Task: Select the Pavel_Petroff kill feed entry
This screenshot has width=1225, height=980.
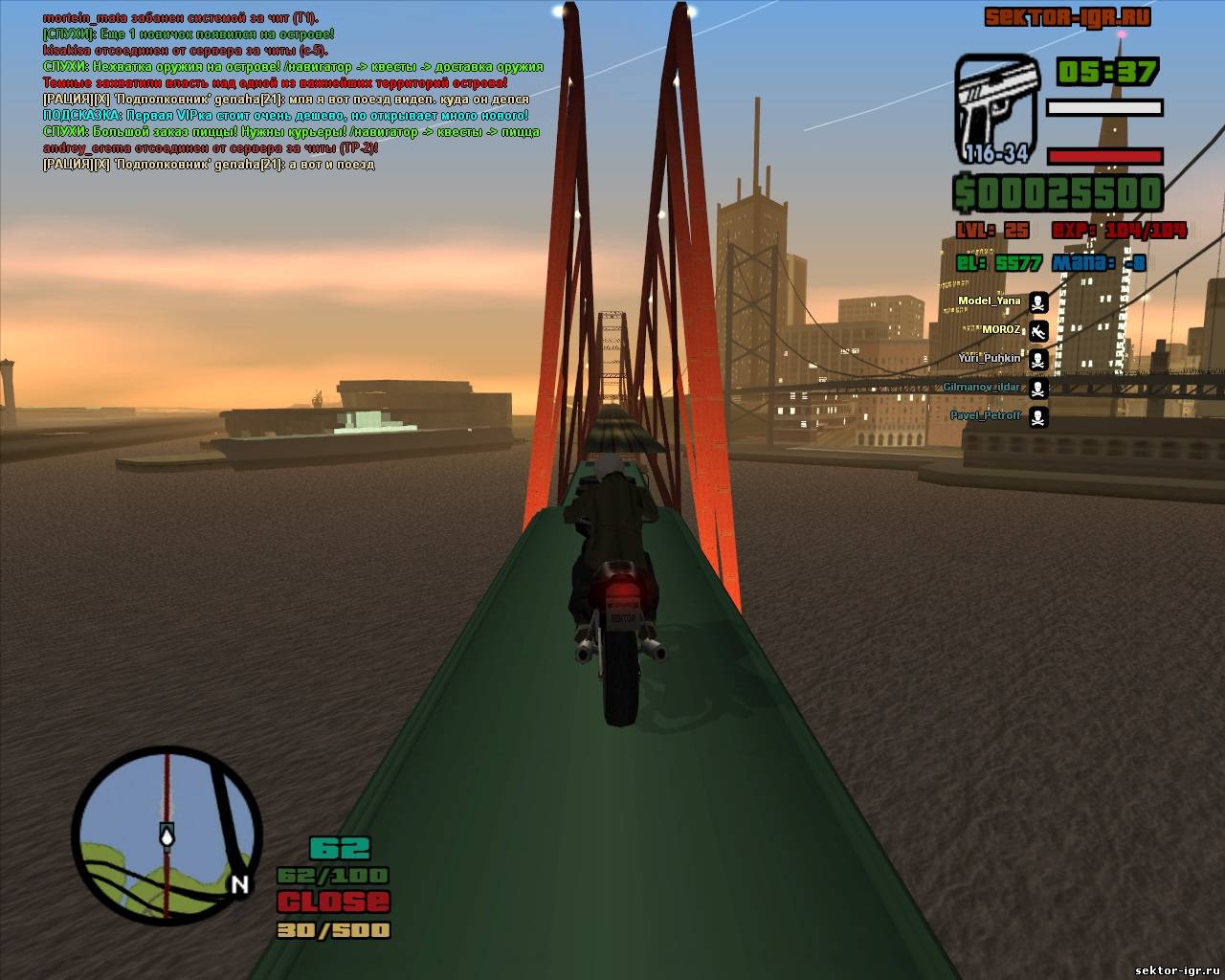Action: 986,416
